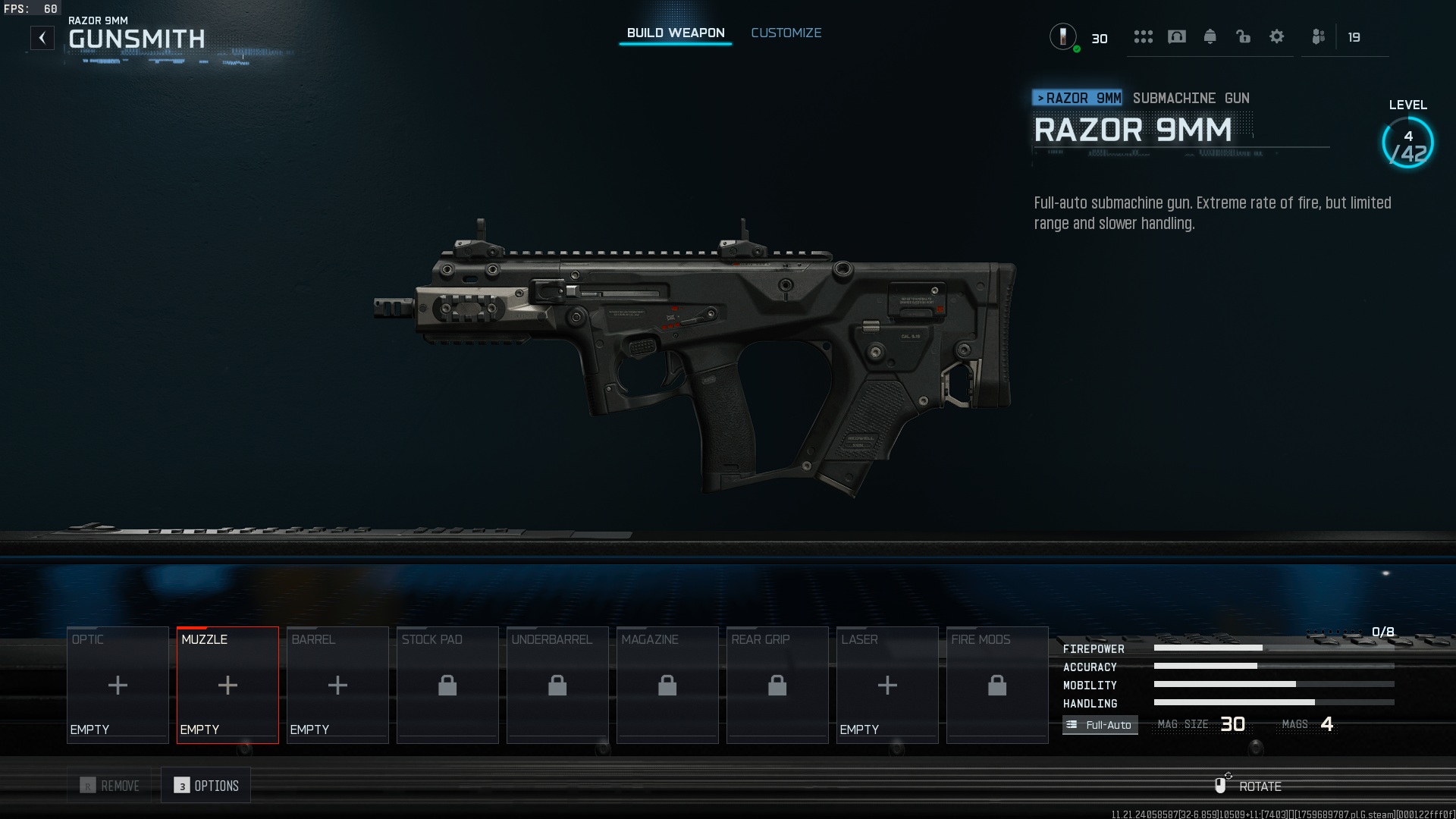This screenshot has height=819, width=1456.
Task: Show notifications via the bell icon
Action: 1210,36
